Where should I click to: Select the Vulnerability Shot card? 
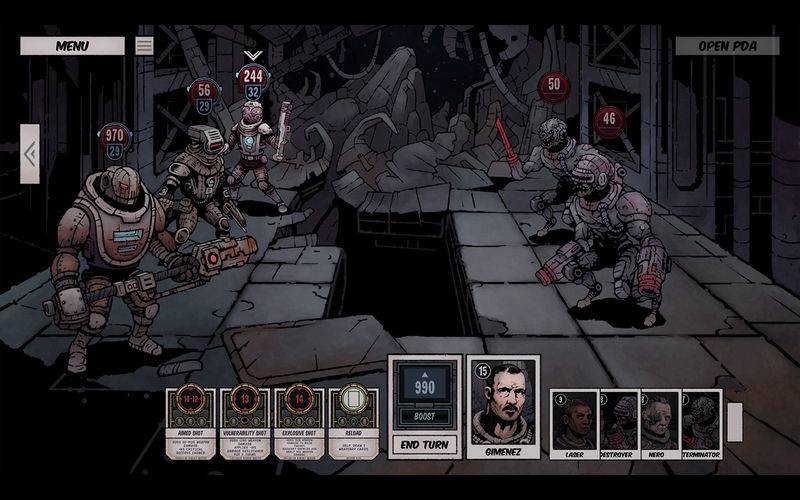point(245,422)
